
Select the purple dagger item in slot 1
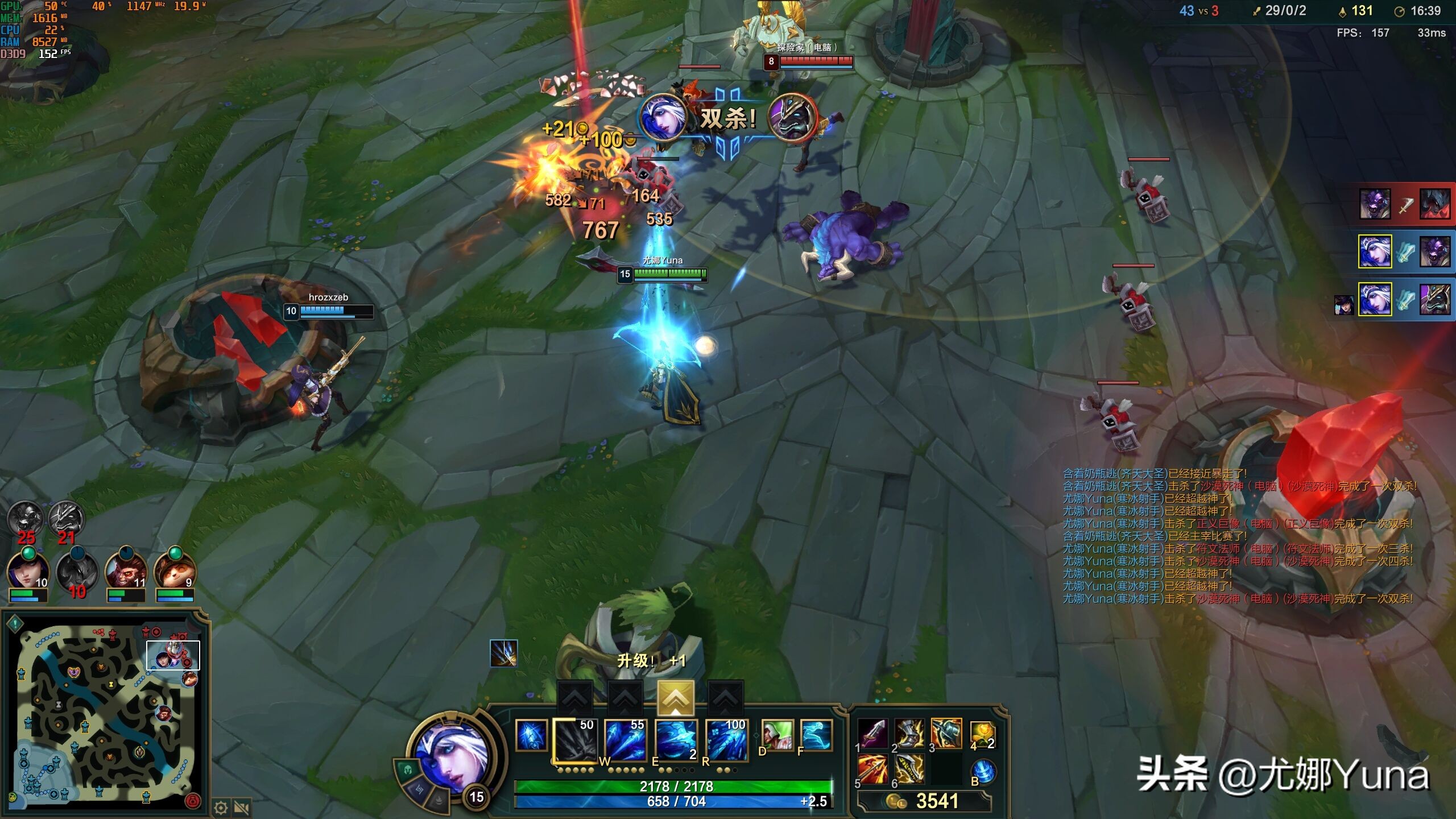[x=873, y=734]
